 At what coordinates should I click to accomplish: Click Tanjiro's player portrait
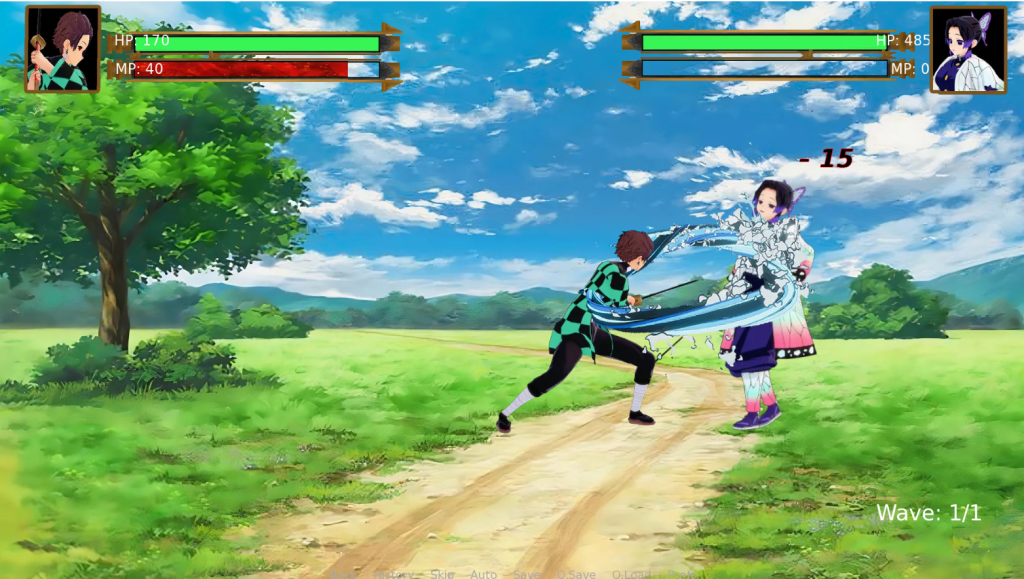point(63,49)
